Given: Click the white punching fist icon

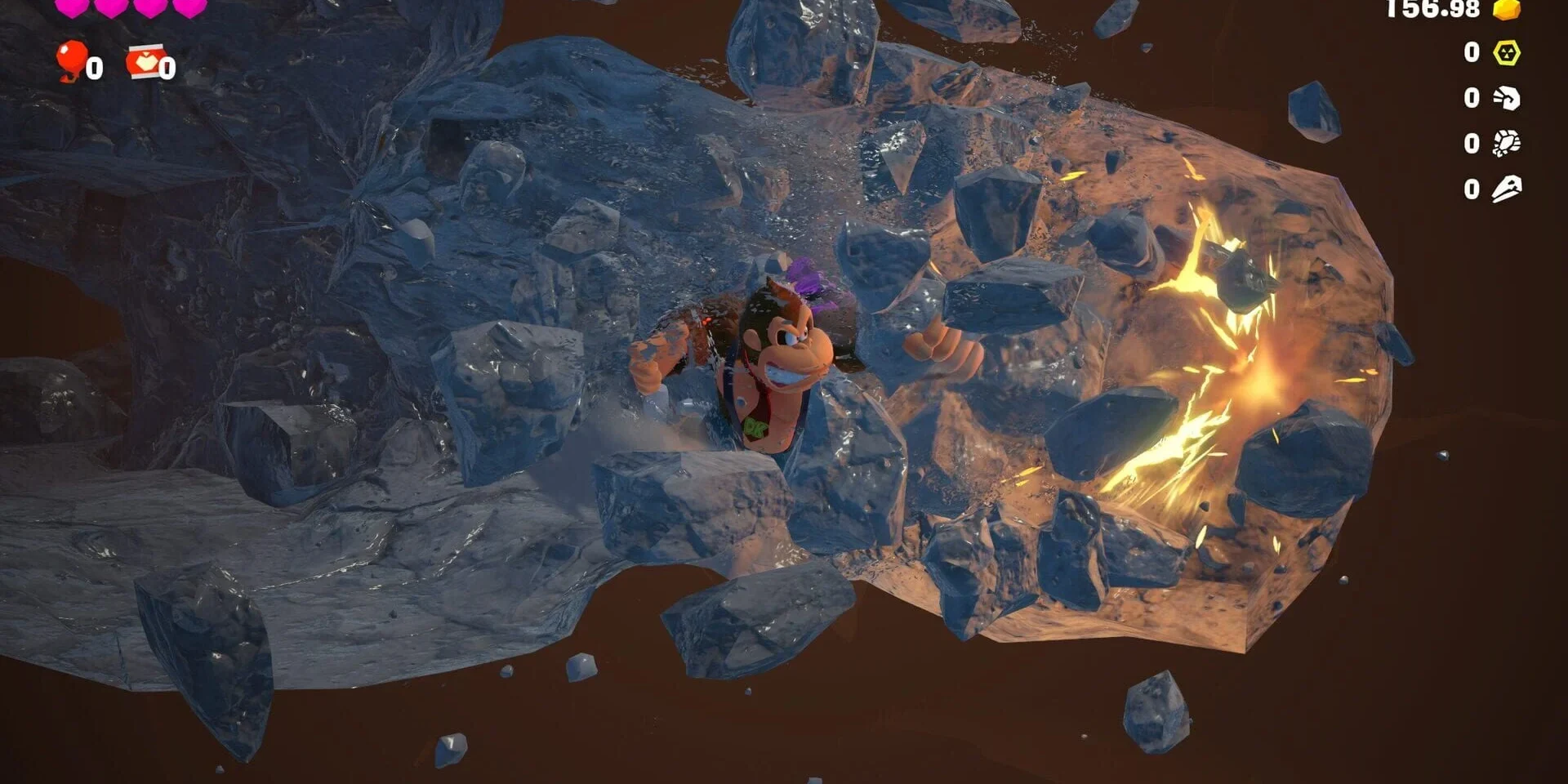Looking at the screenshot, I should click(1507, 98).
